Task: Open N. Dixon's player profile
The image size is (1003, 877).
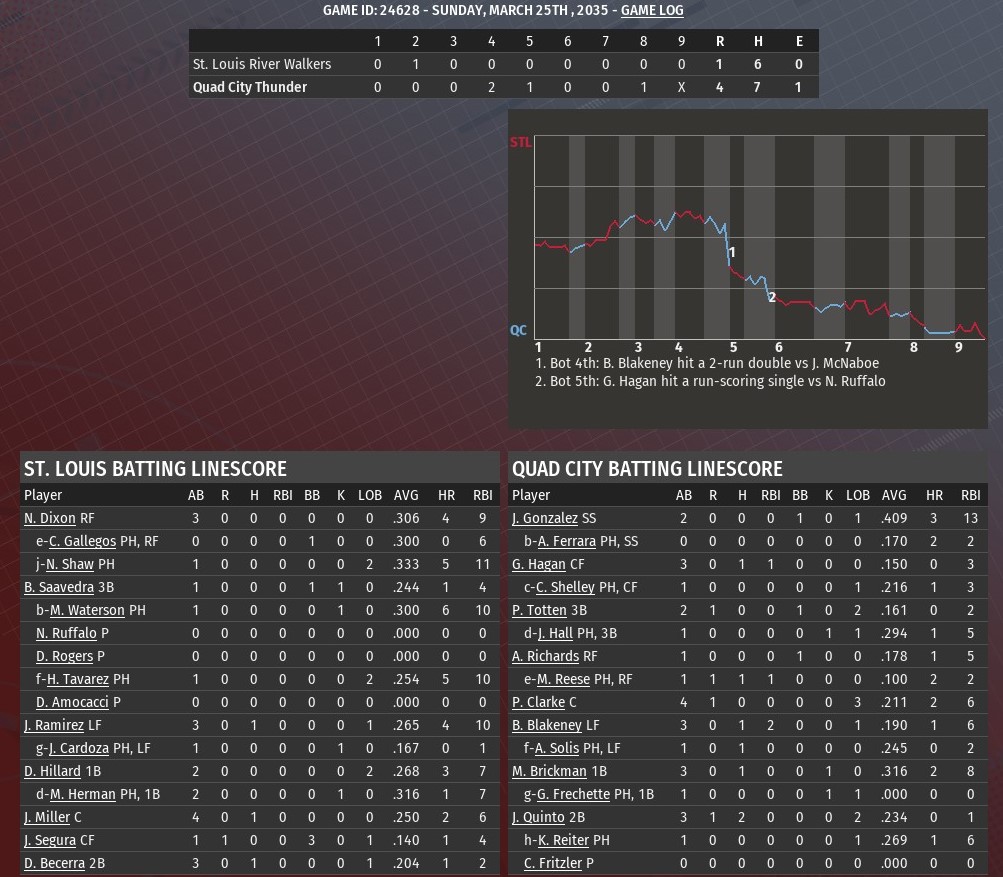Action: coord(49,518)
